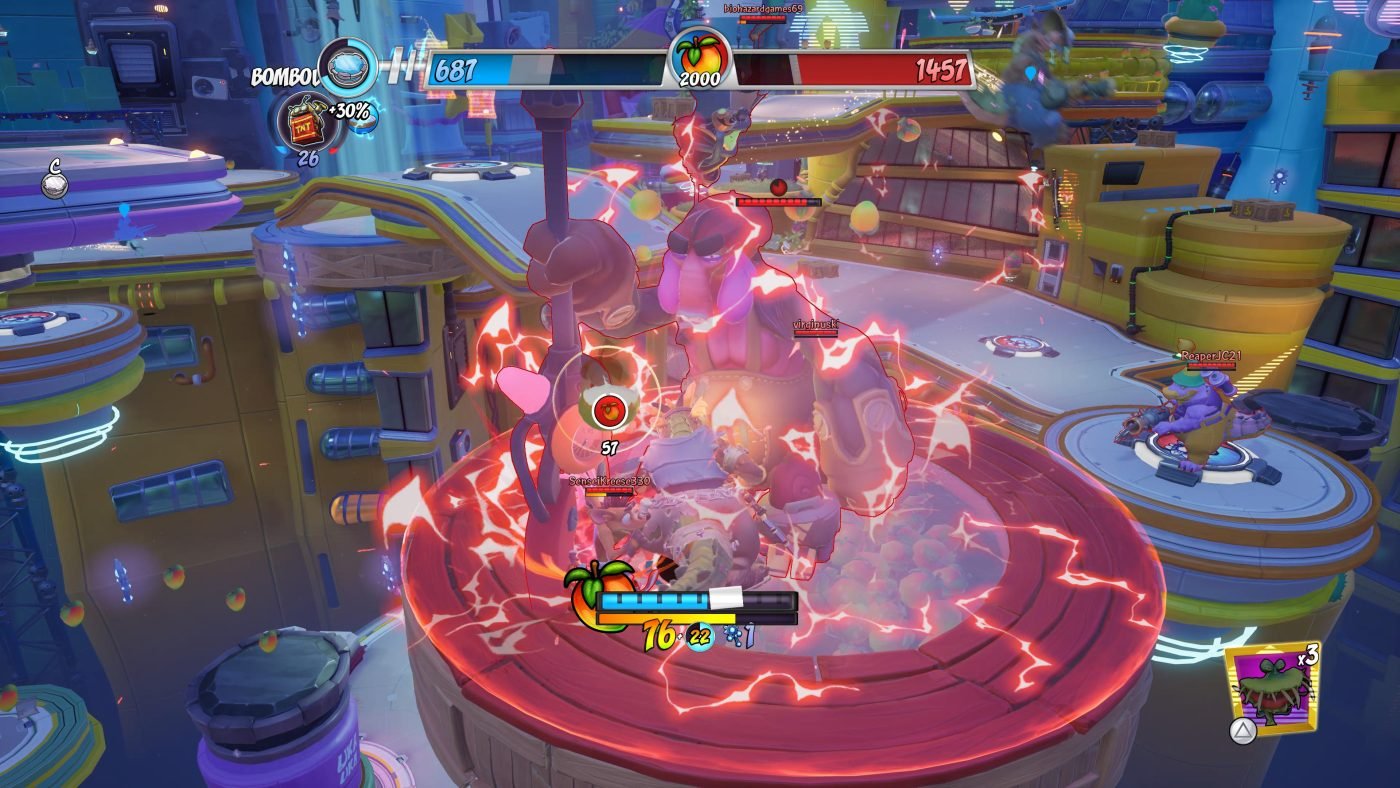Image resolution: width=1400 pixels, height=788 pixels.
Task: Click the red Wumpa bank marker
Action: point(607,409)
